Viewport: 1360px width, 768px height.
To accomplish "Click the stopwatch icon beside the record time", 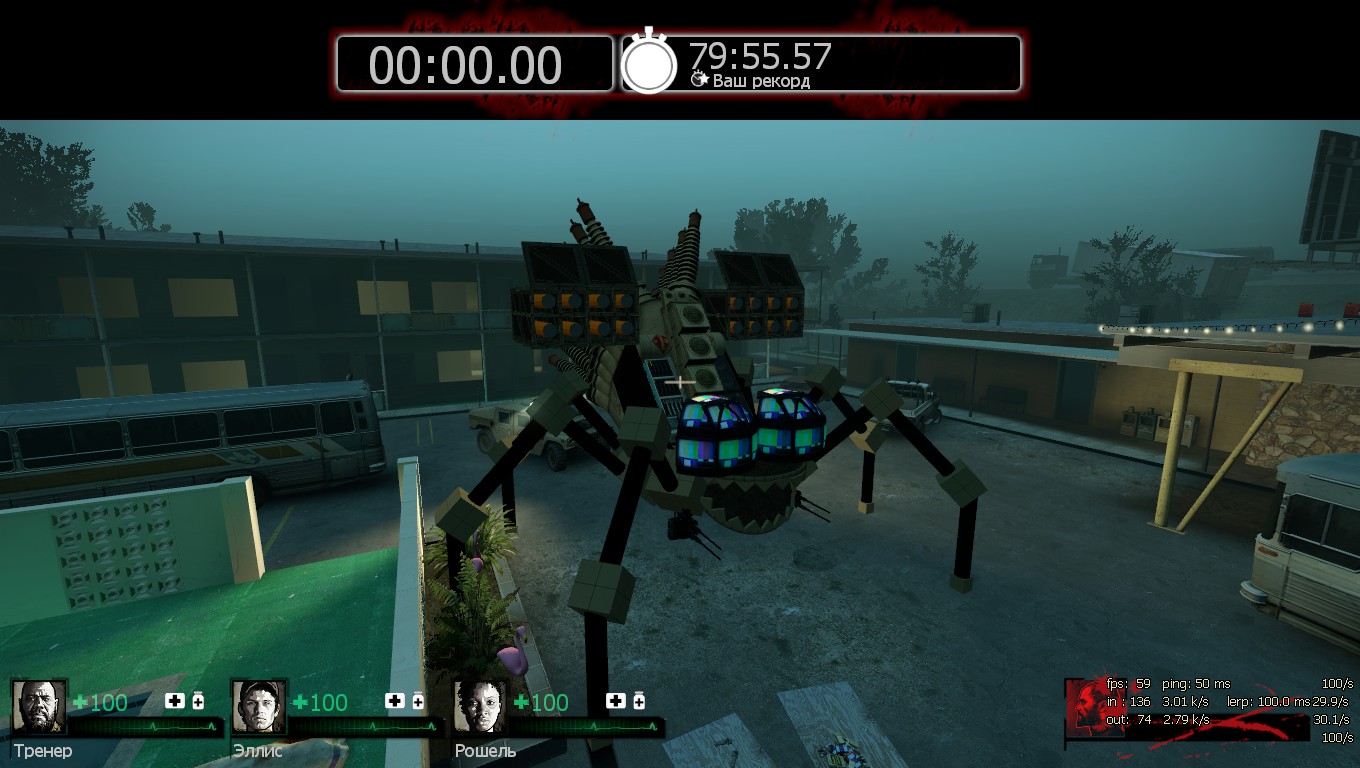I will (649, 65).
